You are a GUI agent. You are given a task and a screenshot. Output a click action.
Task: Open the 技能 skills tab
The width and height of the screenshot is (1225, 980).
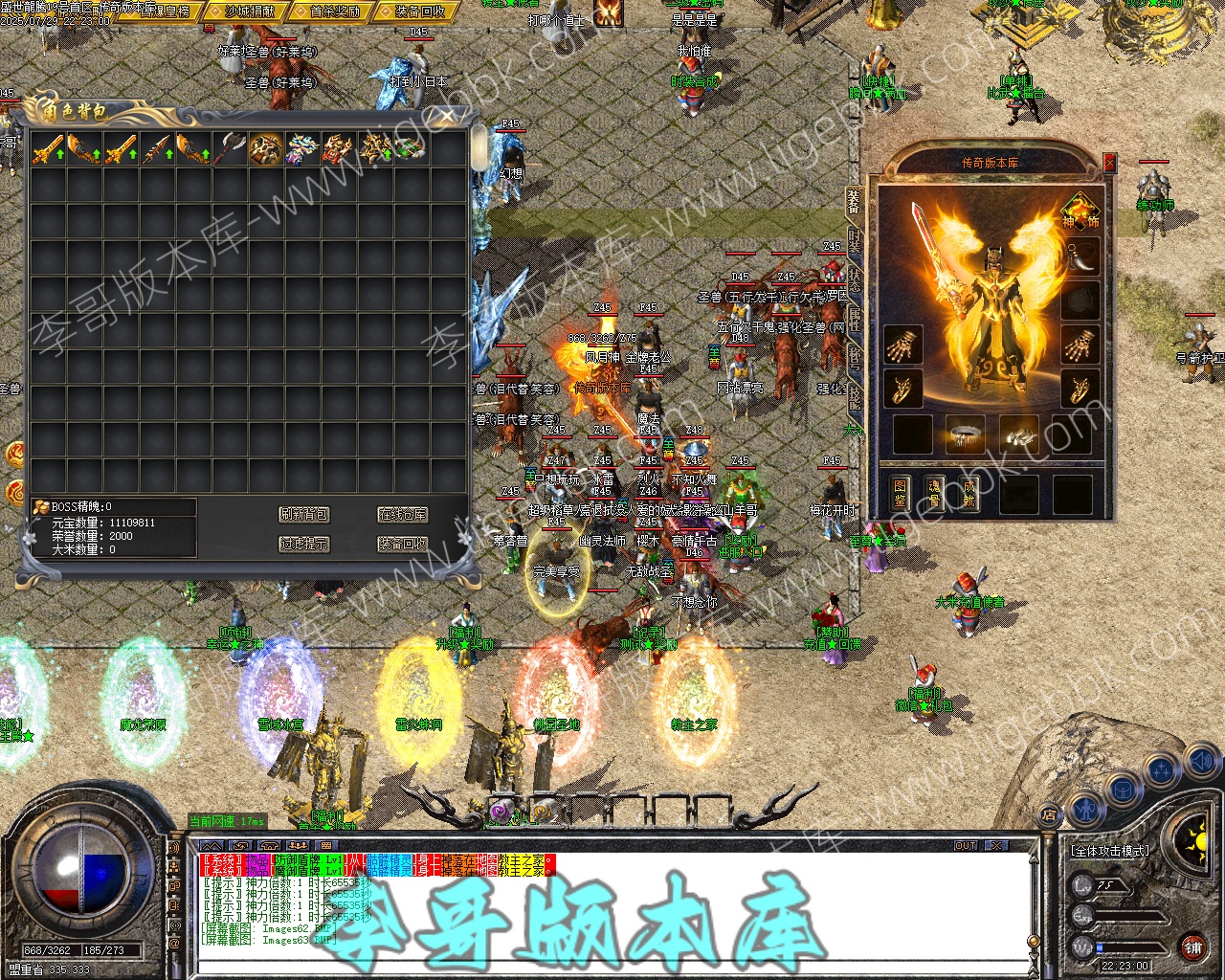[x=855, y=395]
